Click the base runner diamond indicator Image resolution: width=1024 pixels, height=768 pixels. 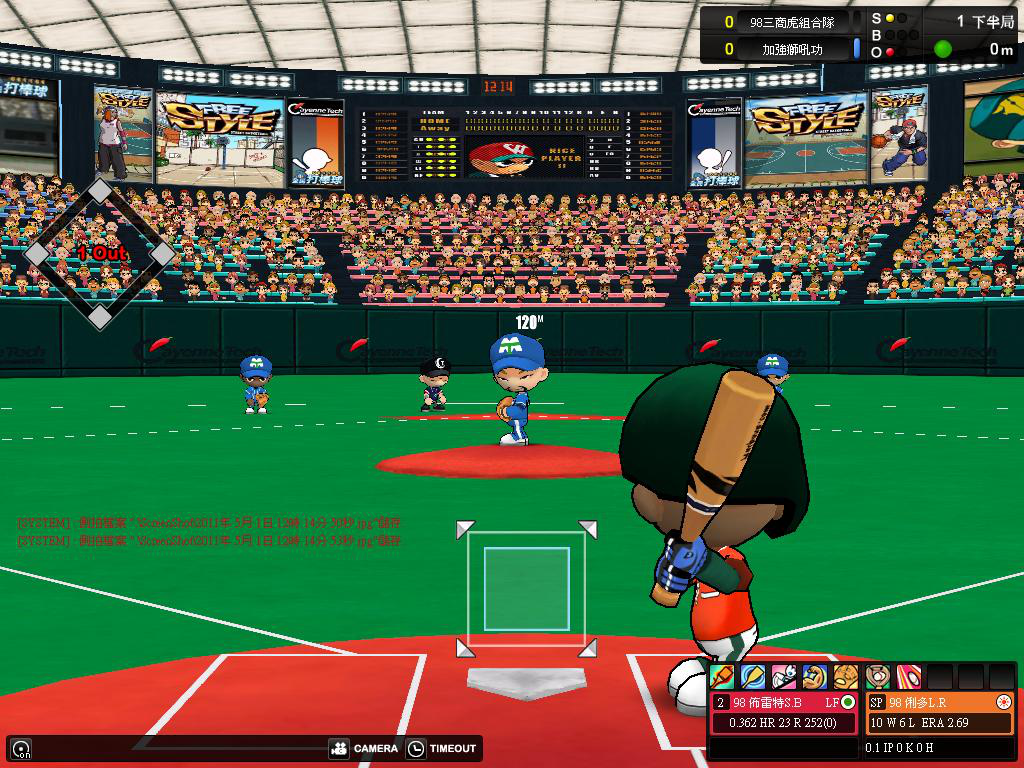click(99, 254)
